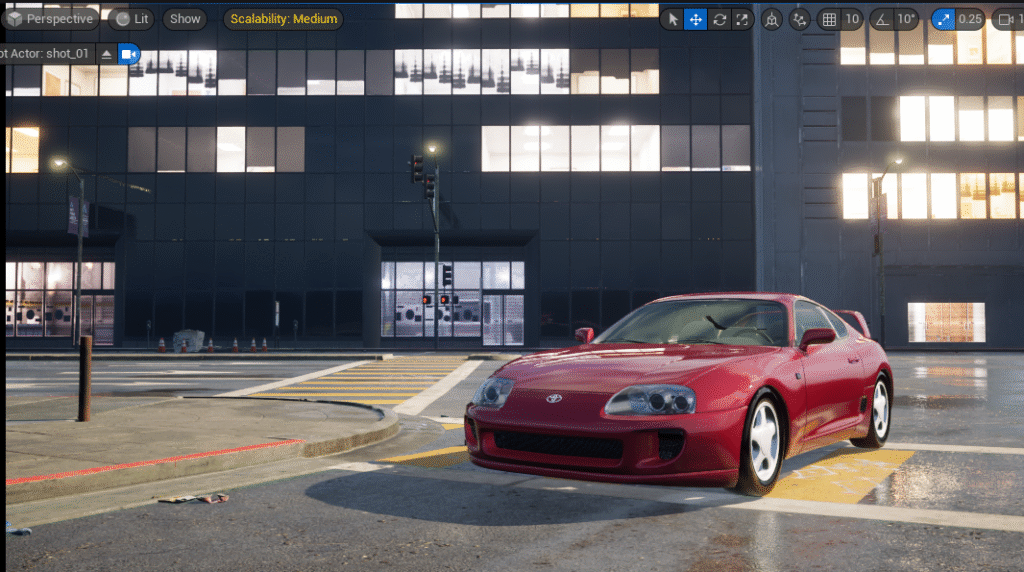Open the Show flags menu
This screenshot has height=572, width=1024.
(x=185, y=19)
